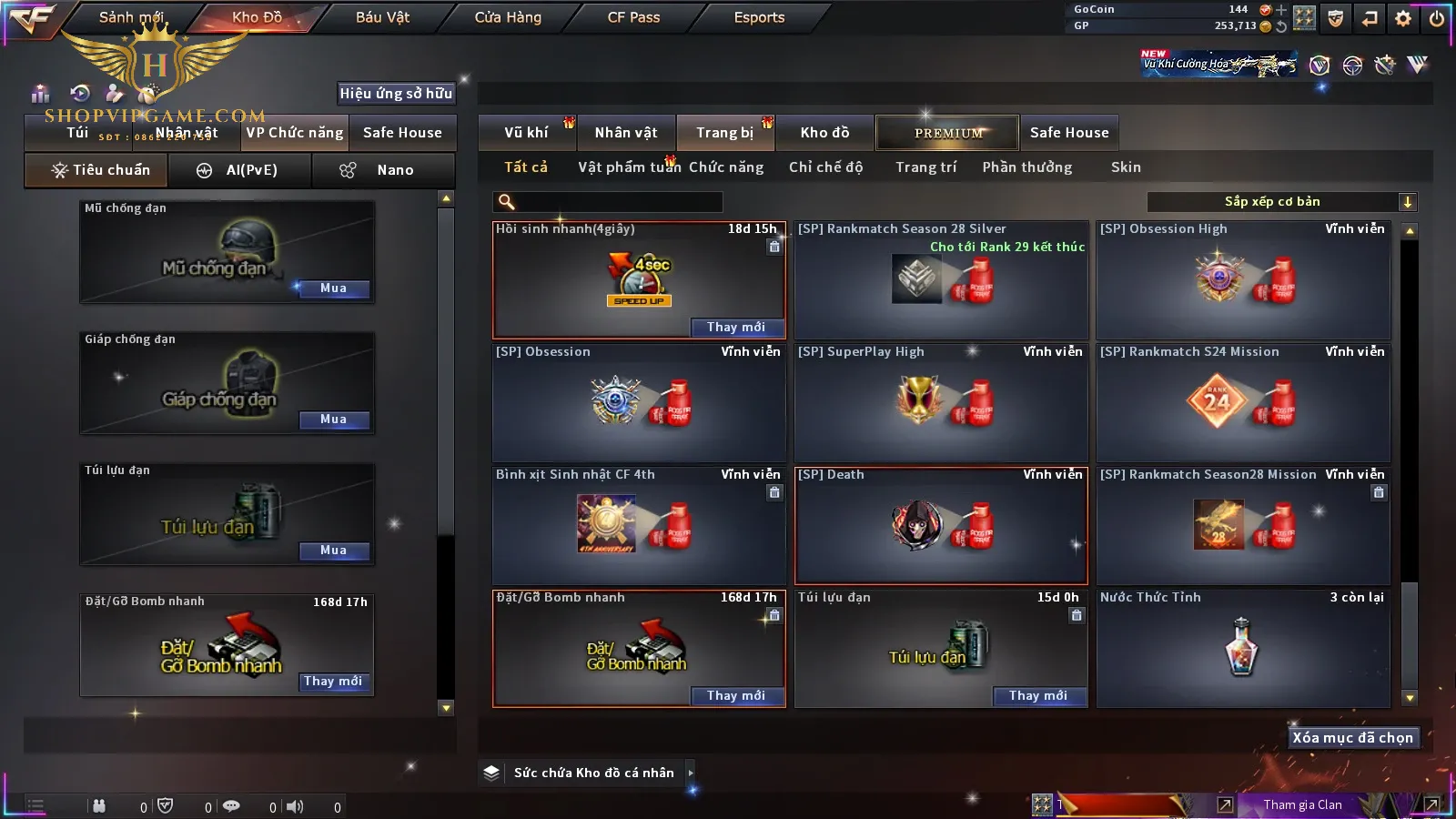The height and width of the screenshot is (819, 1456).
Task: Choose the AI(PvE) loadout tab
Action: (x=240, y=170)
